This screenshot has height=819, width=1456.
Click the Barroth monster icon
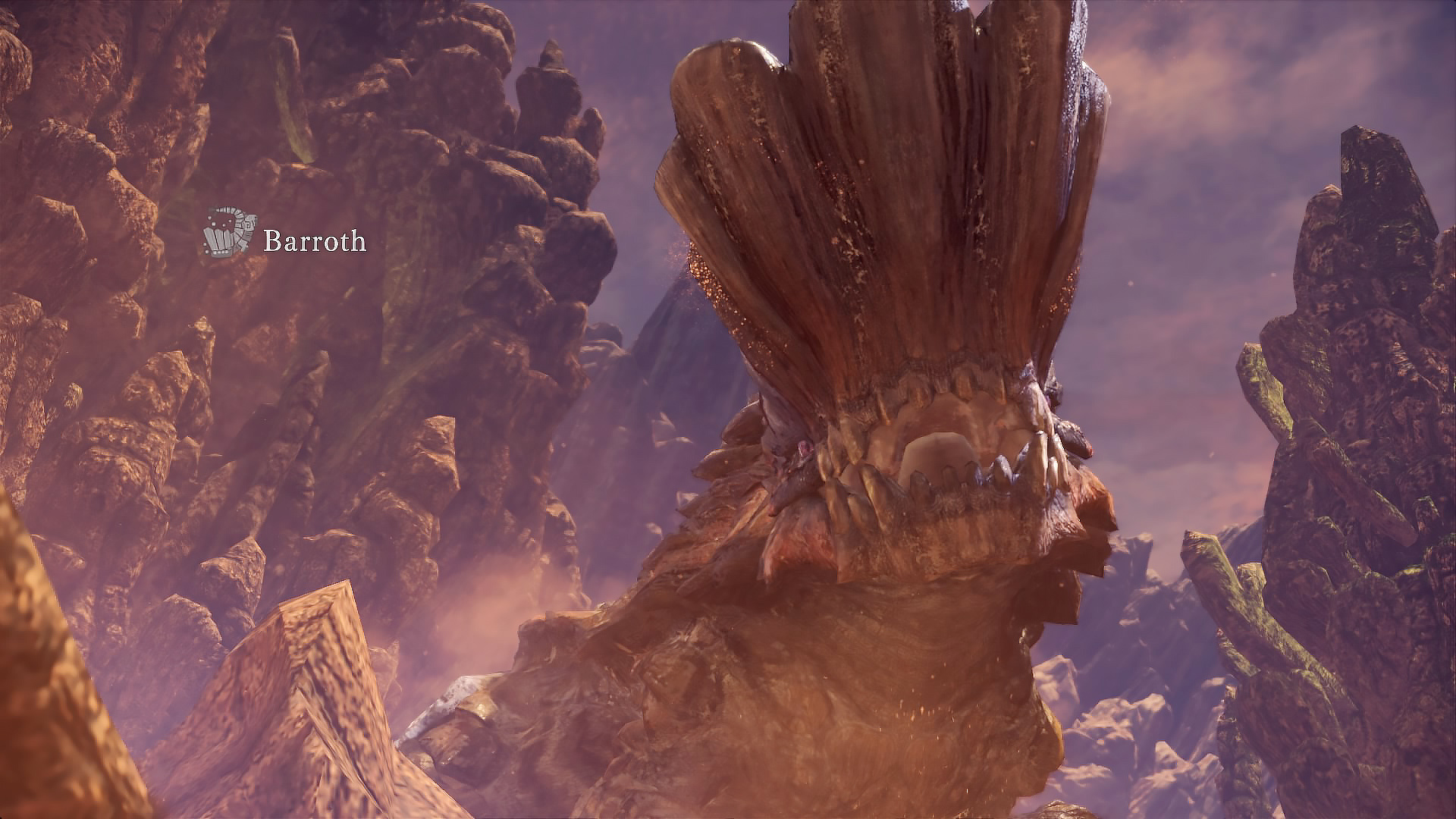click(228, 231)
